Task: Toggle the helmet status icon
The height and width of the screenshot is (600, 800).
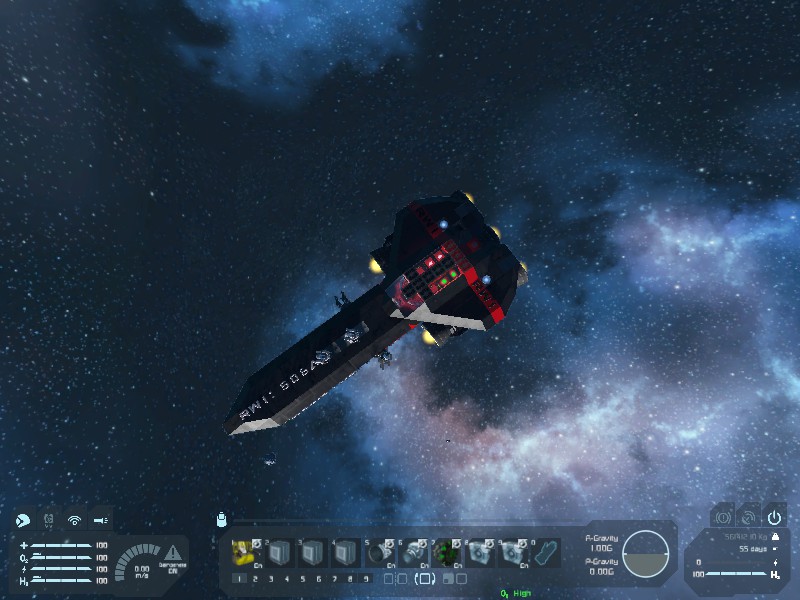Action: click(22, 520)
